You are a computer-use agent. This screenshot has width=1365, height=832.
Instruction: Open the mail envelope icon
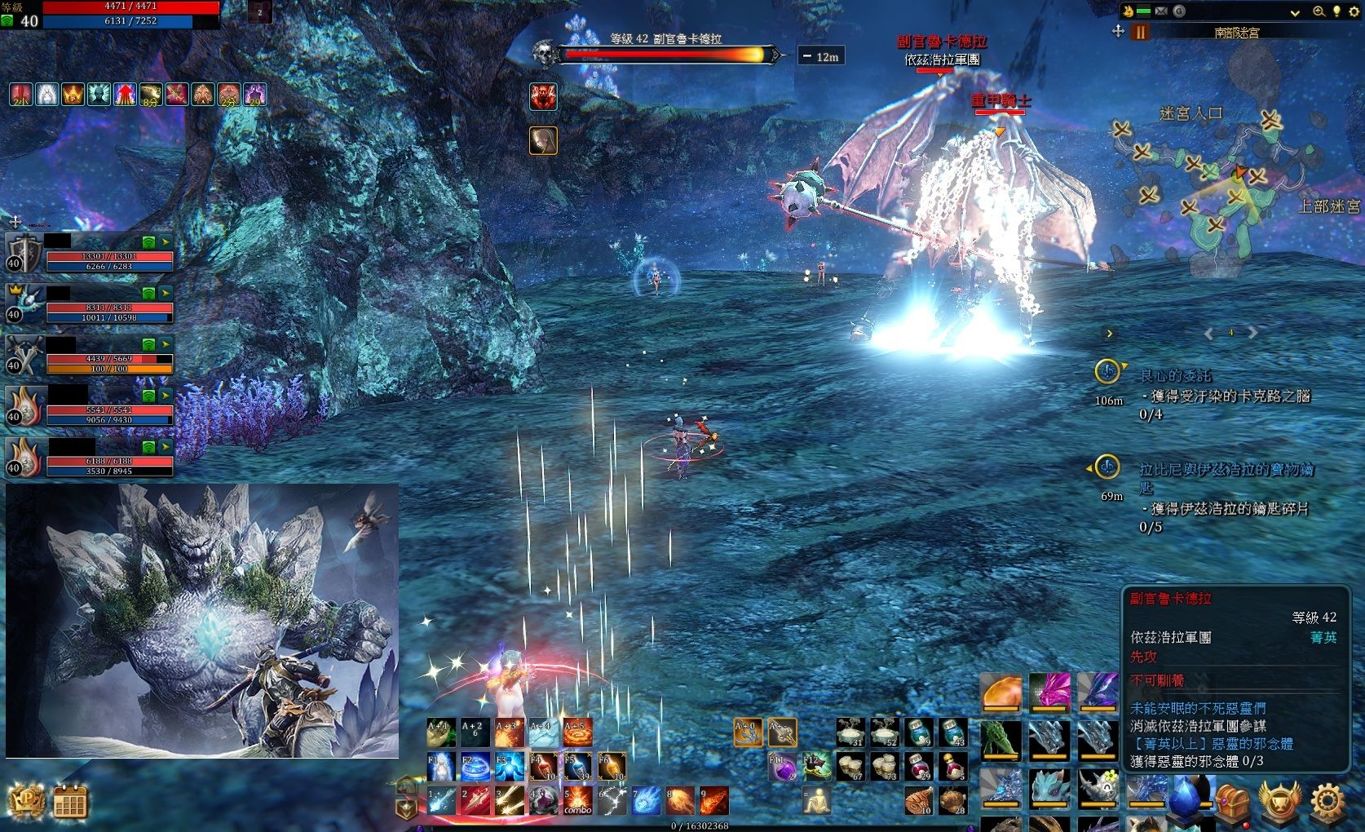pyautogui.click(x=1160, y=11)
